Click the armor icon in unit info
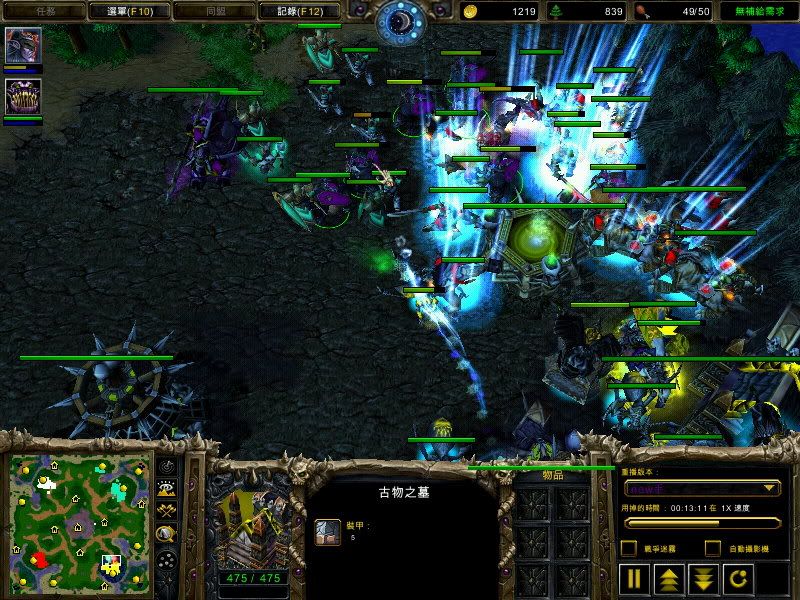 328,532
